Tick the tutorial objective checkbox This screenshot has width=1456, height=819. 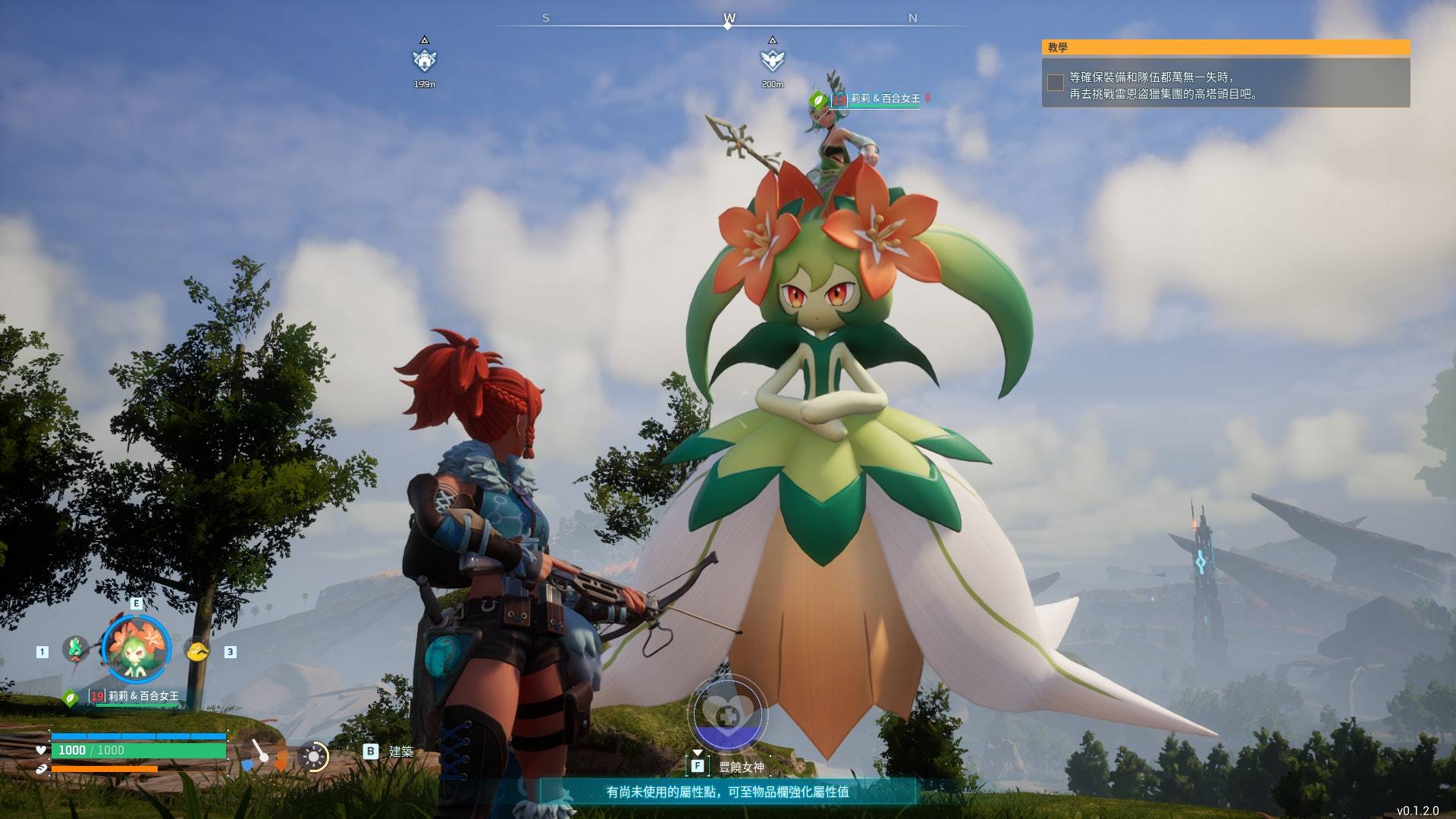[x=1055, y=83]
